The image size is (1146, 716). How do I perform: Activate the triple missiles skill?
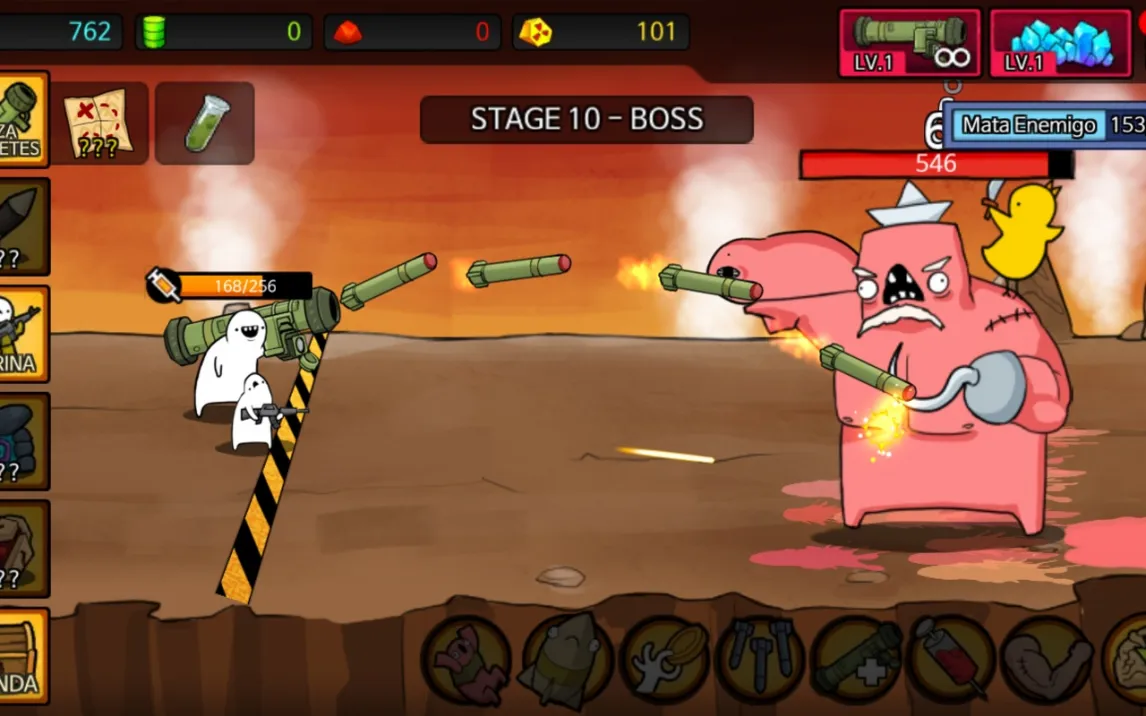pos(760,662)
